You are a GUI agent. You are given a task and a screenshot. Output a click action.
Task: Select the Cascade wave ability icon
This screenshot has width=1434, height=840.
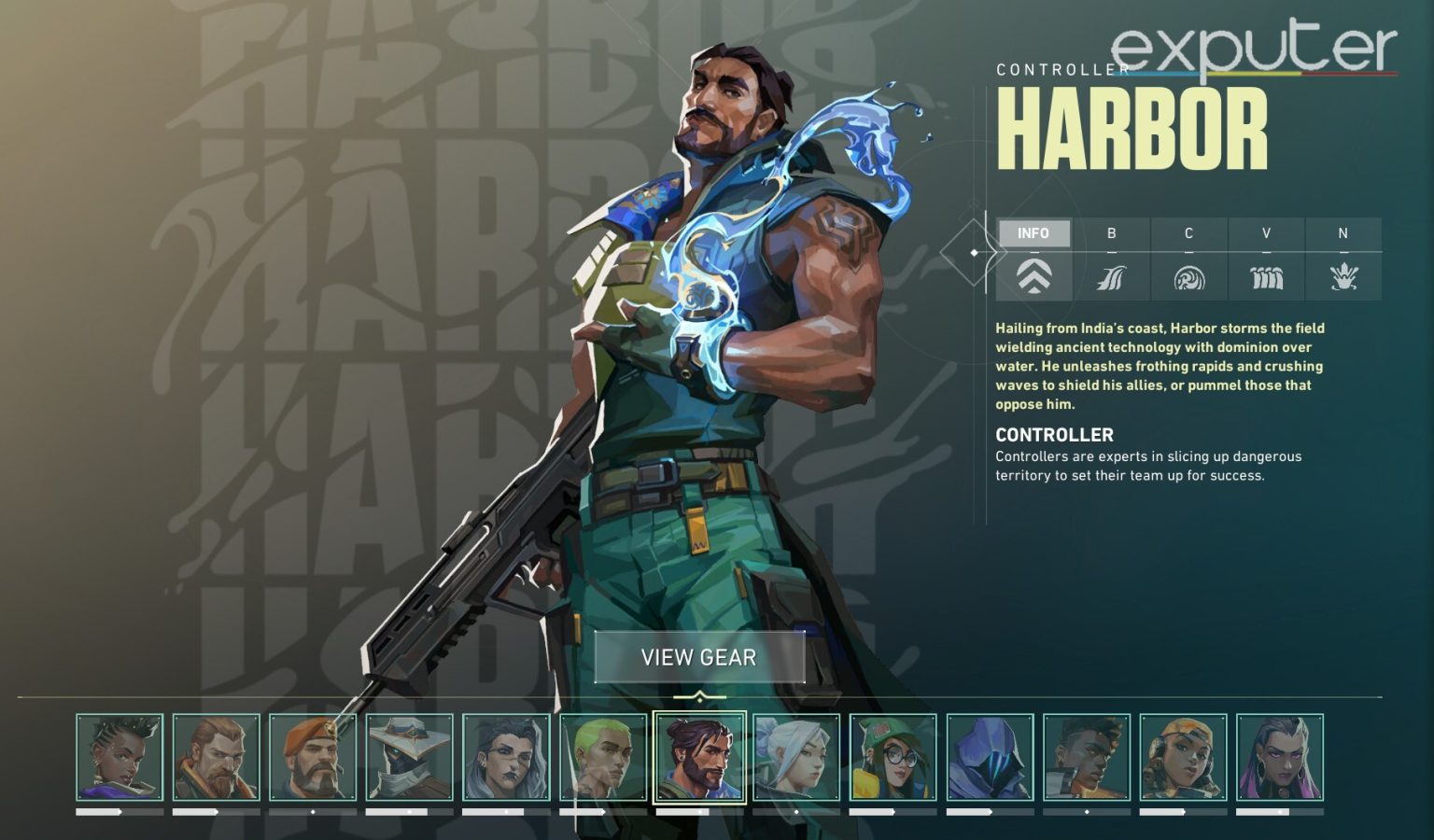tap(1112, 277)
